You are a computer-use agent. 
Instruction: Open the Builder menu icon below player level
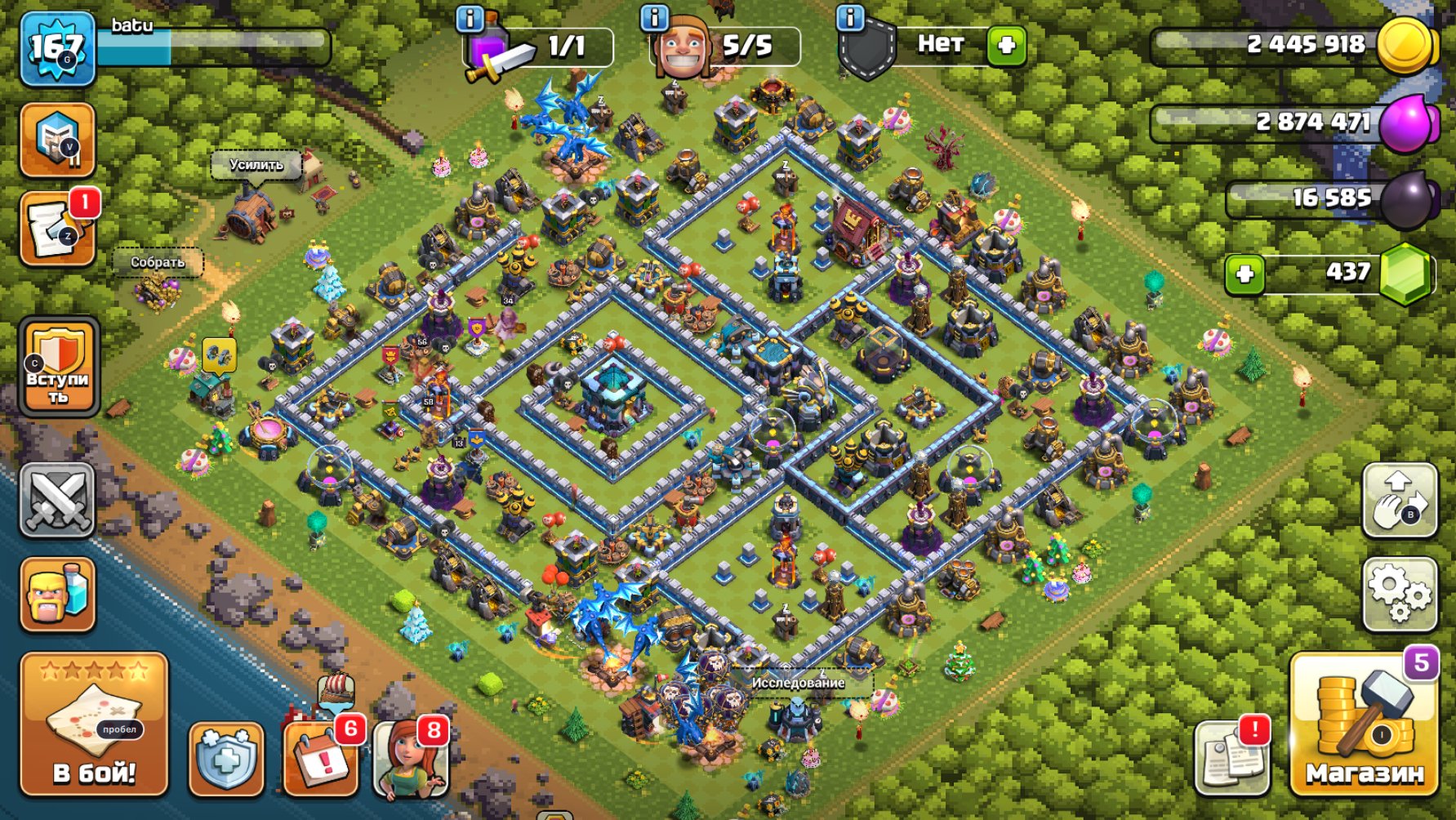point(60,141)
